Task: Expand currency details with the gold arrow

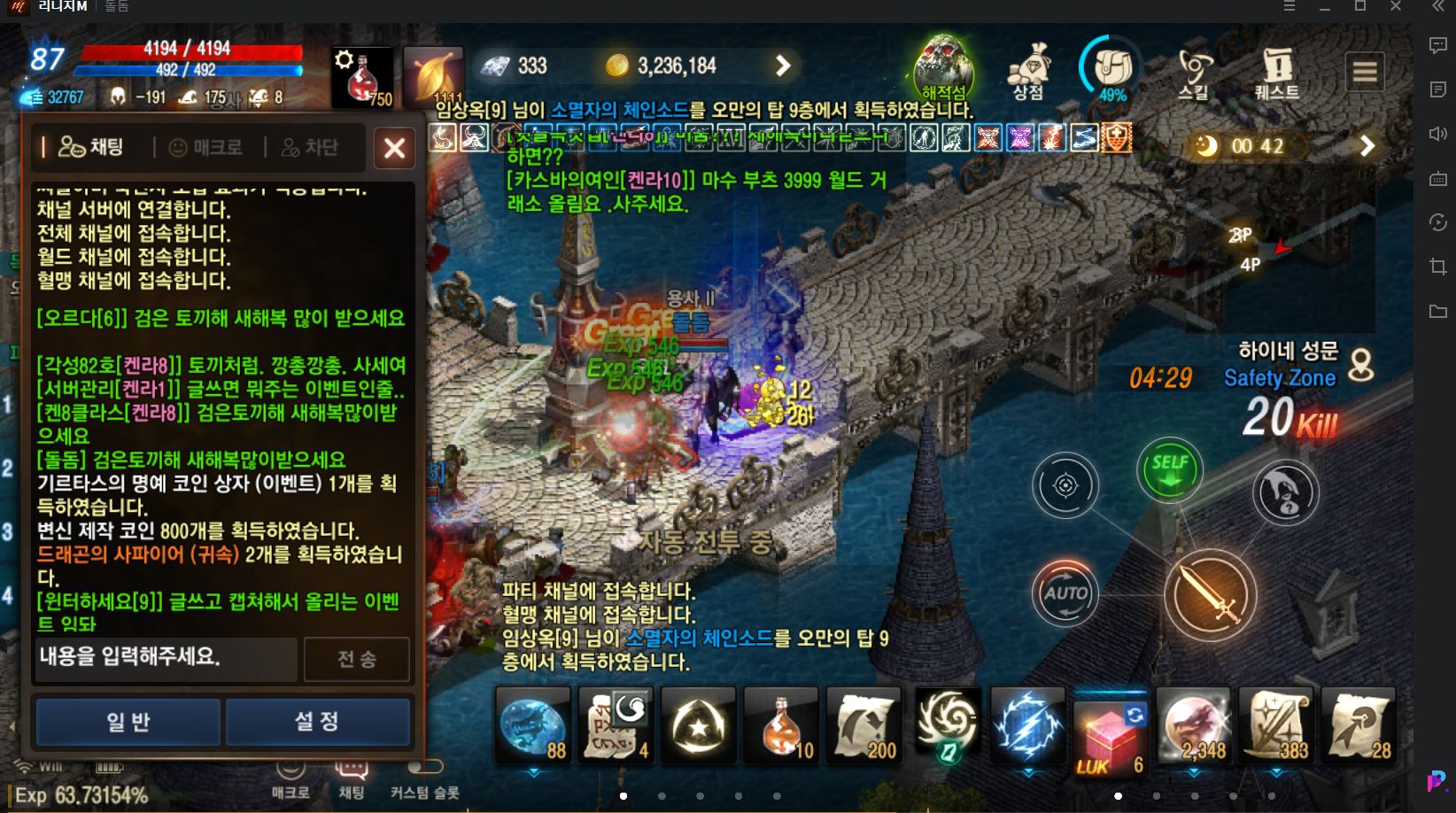Action: click(x=779, y=66)
